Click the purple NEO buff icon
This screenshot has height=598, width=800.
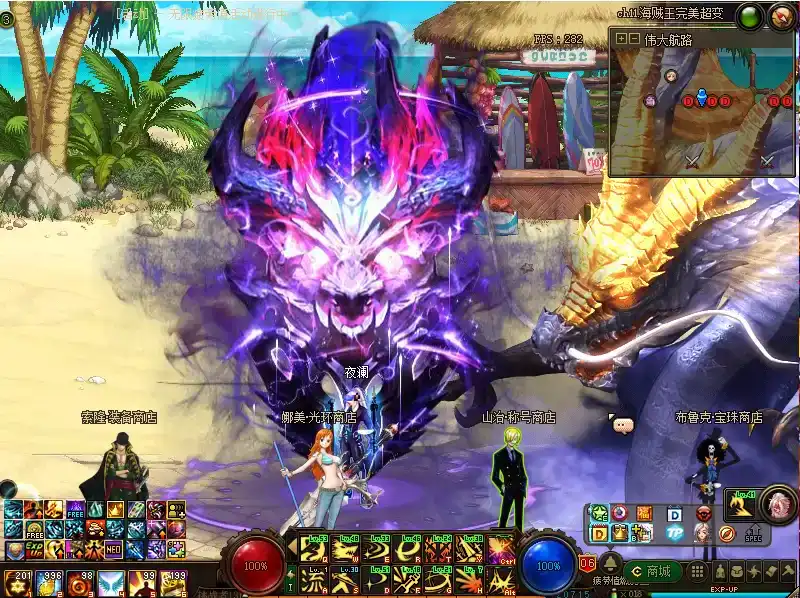116,549
